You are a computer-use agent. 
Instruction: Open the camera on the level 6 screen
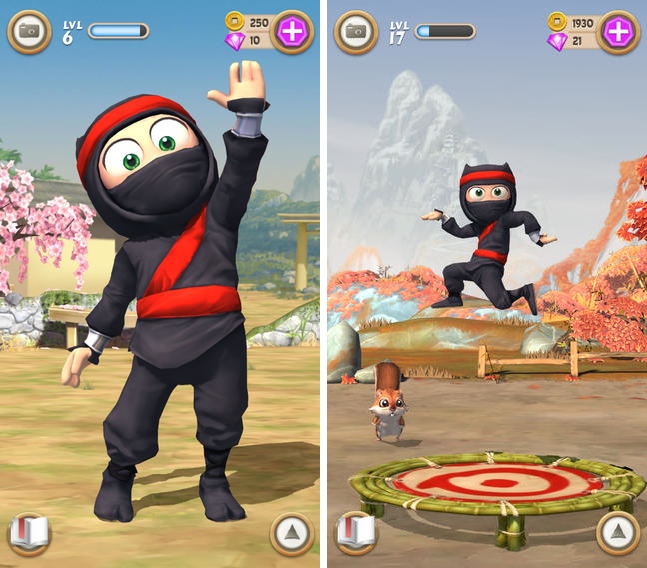(x=29, y=32)
